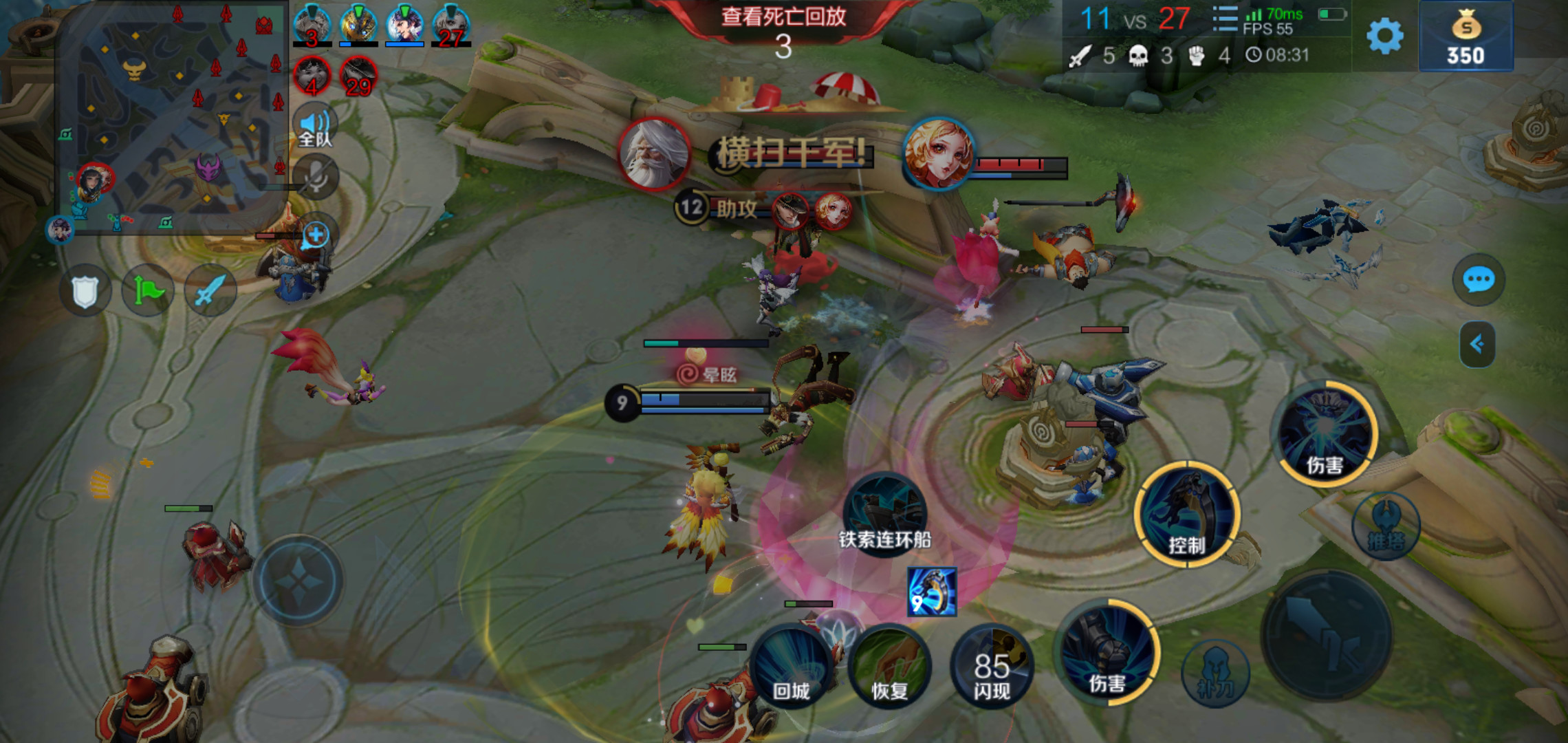Send the shield defend signal
This screenshot has width=1568, height=743.
(85, 292)
